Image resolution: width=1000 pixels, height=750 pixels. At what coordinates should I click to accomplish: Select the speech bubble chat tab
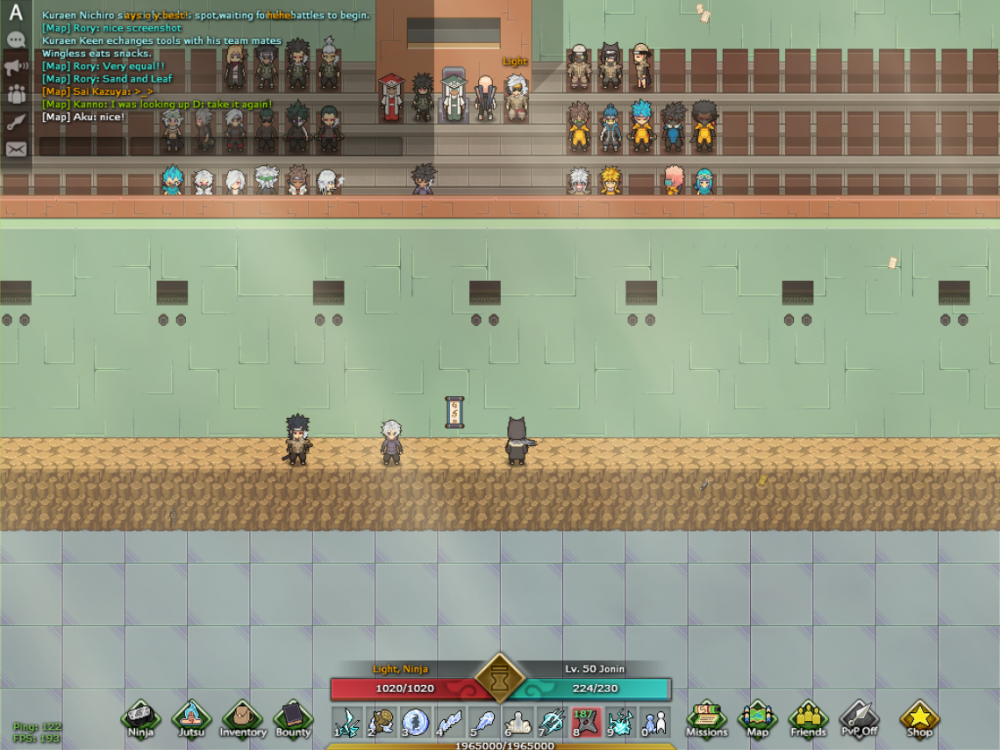(16, 41)
